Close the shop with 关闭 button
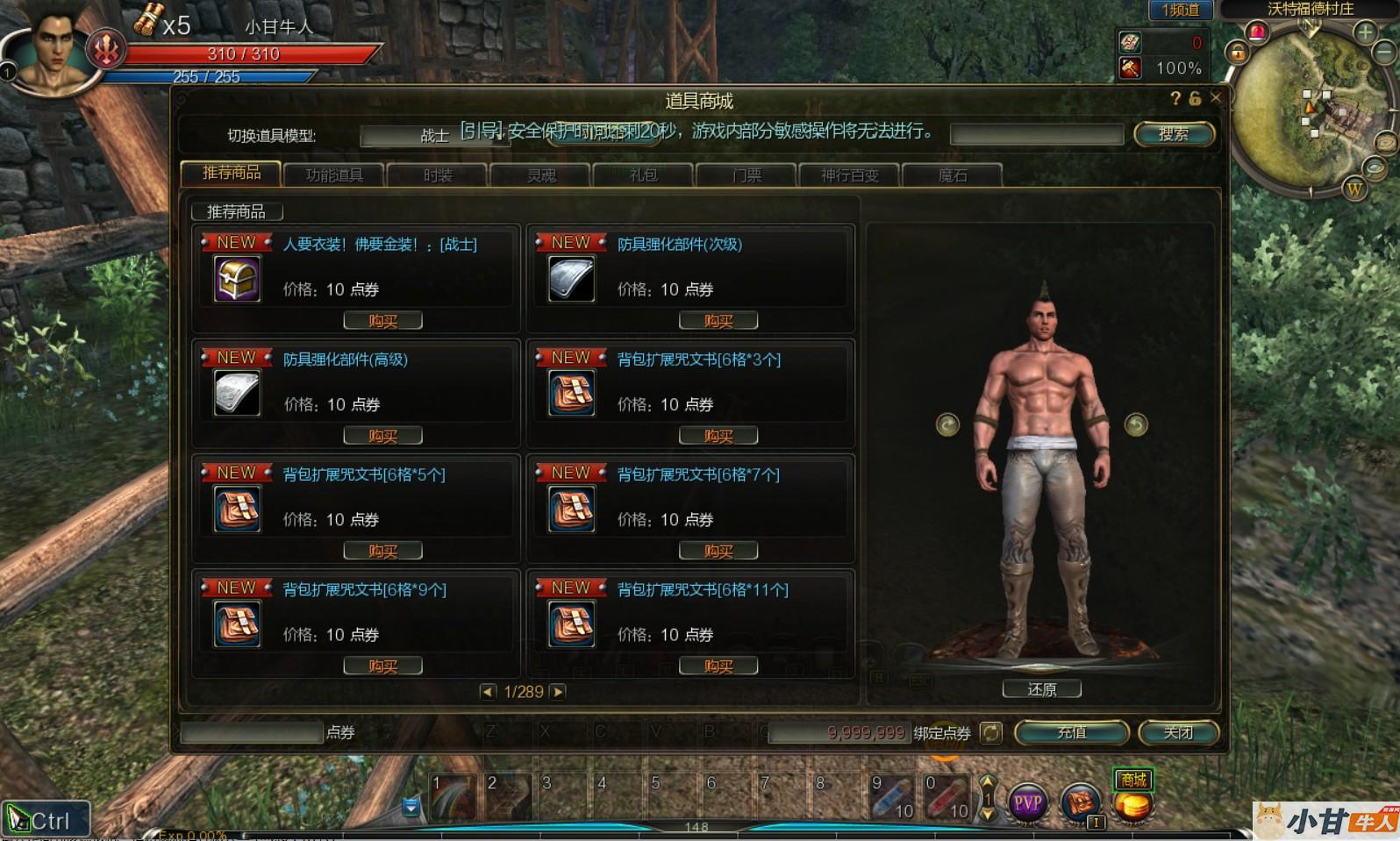 1178,732
